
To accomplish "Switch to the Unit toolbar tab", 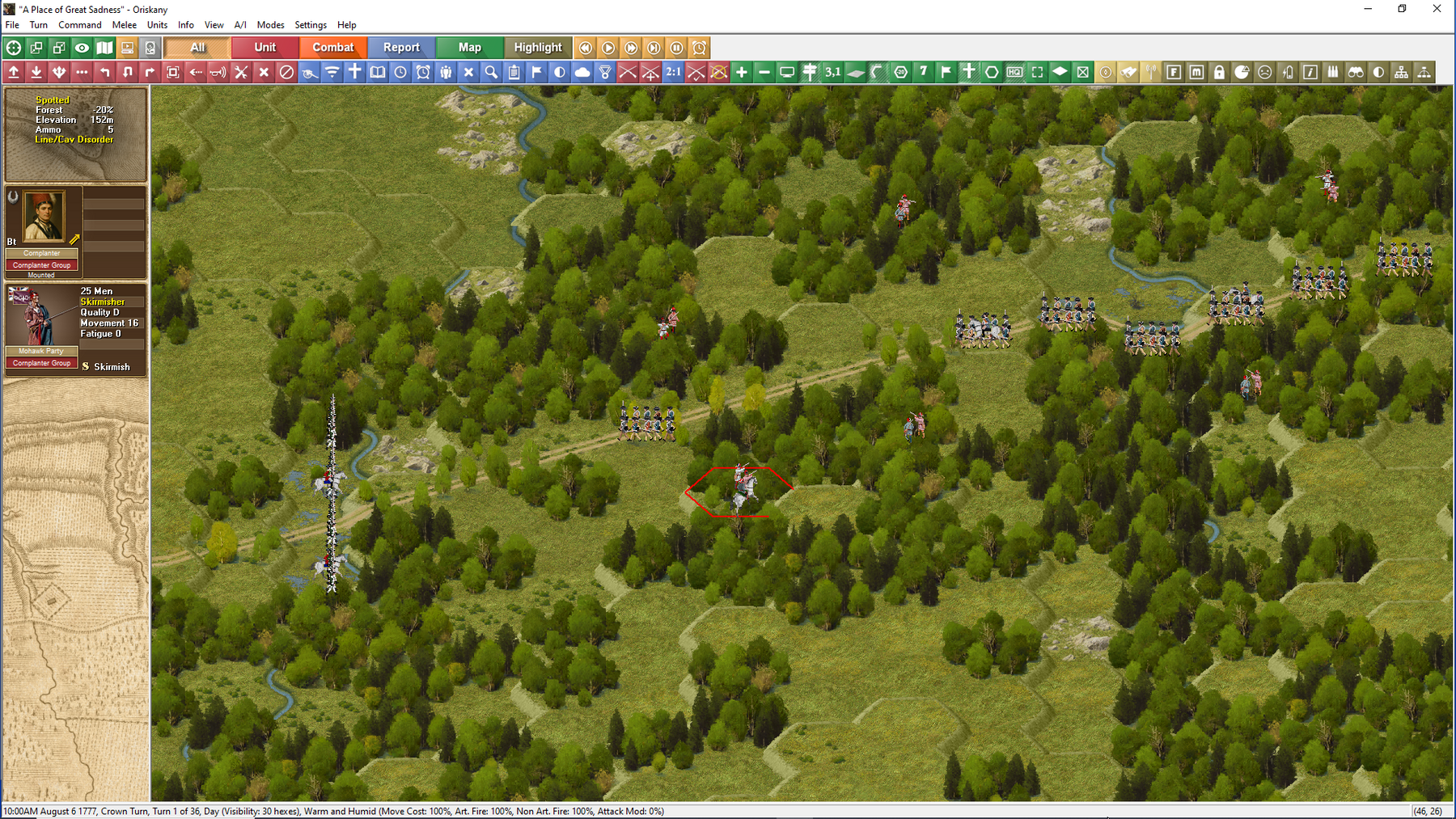I will point(265,48).
